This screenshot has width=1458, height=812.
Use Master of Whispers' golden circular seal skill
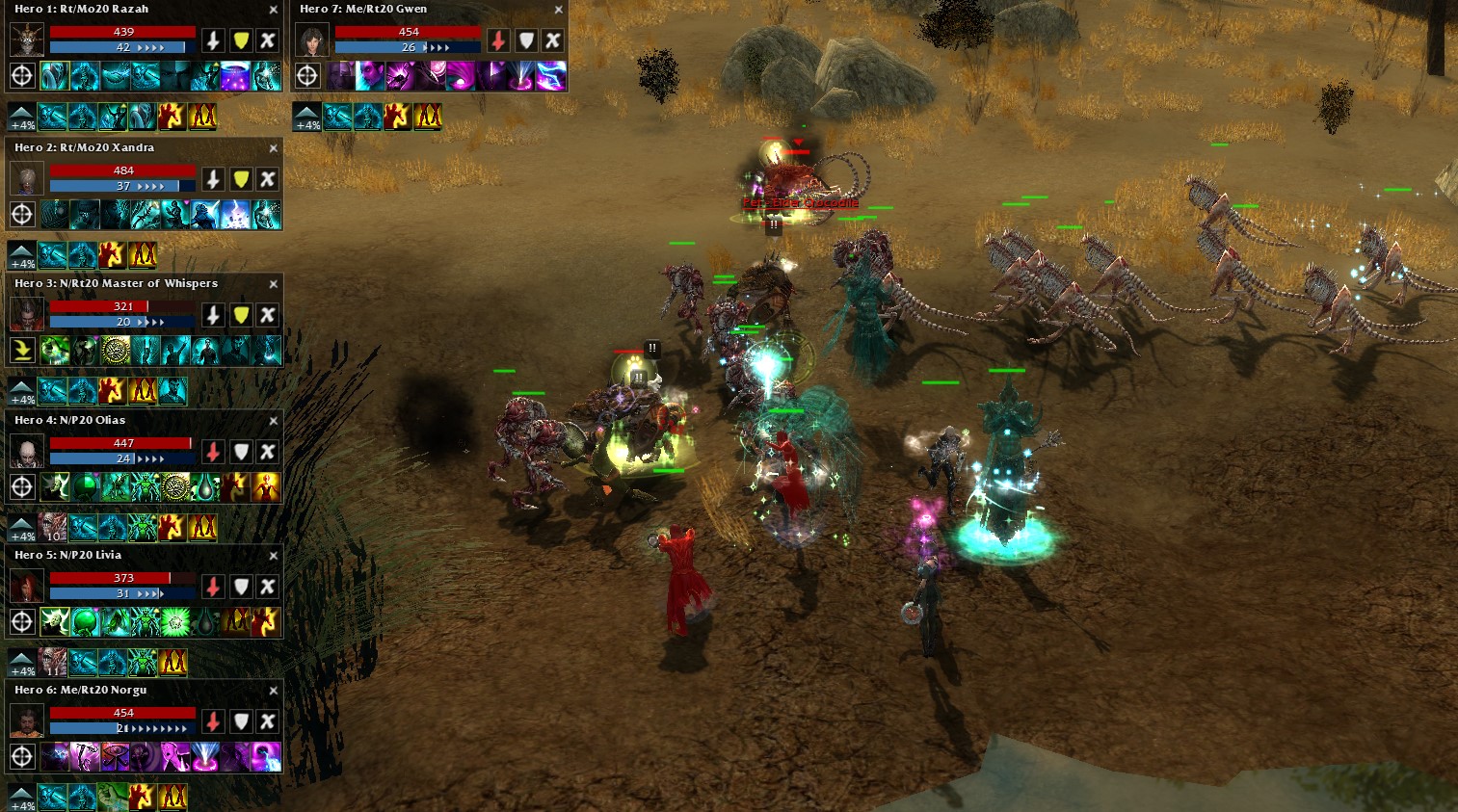116,350
